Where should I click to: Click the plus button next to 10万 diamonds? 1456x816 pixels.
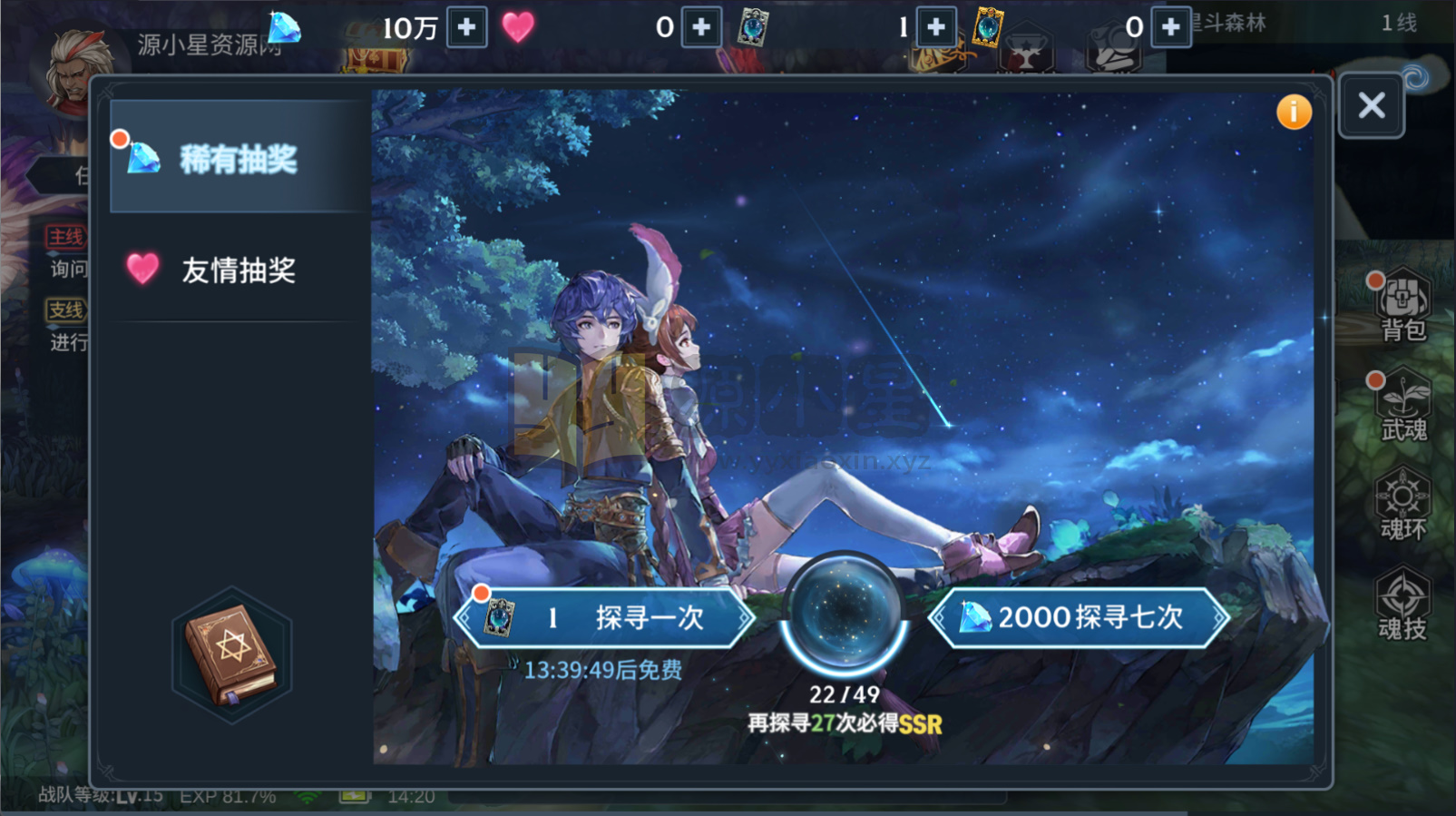[x=464, y=27]
